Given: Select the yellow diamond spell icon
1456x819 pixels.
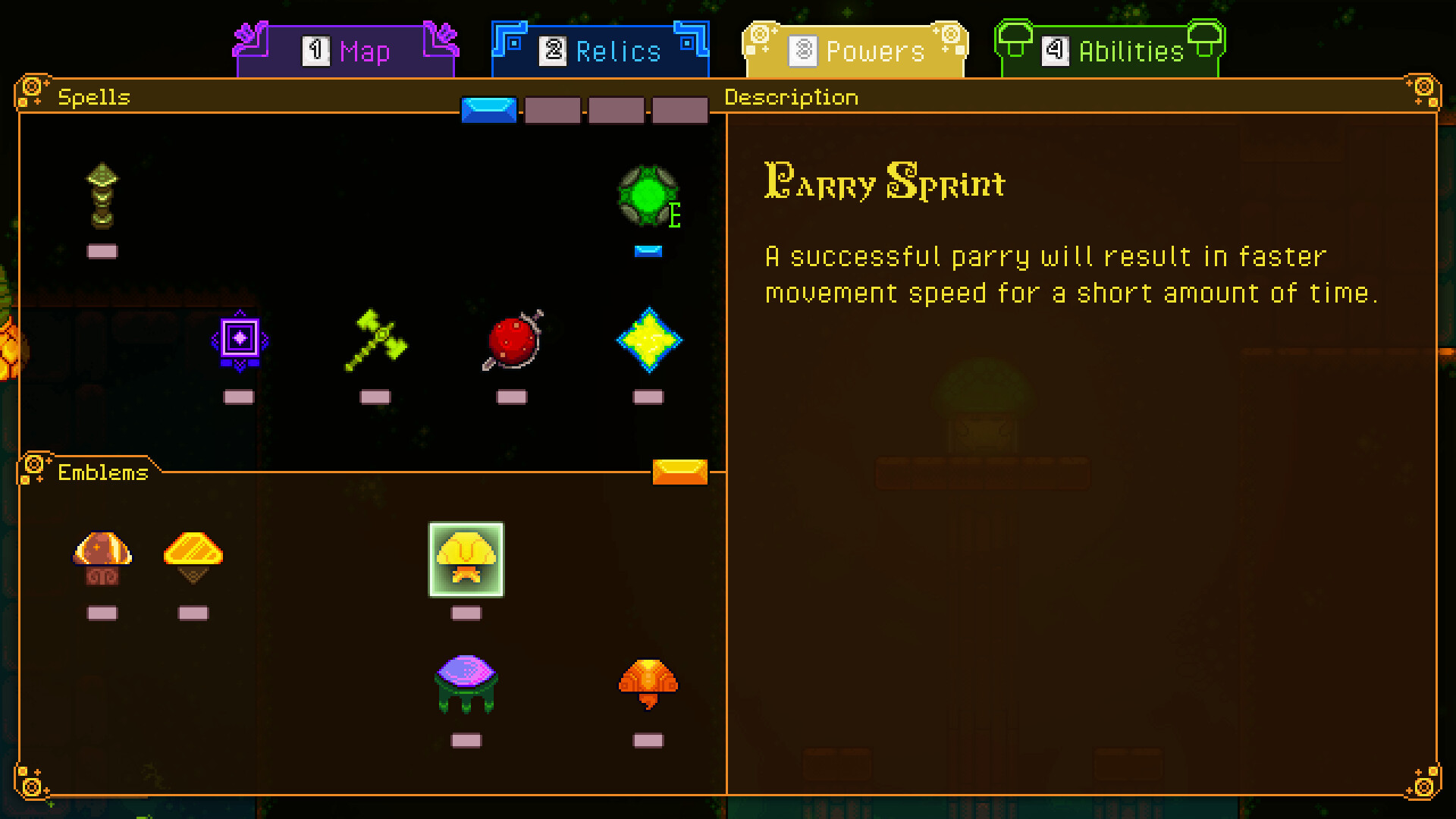Looking at the screenshot, I should pyautogui.click(x=649, y=341).
